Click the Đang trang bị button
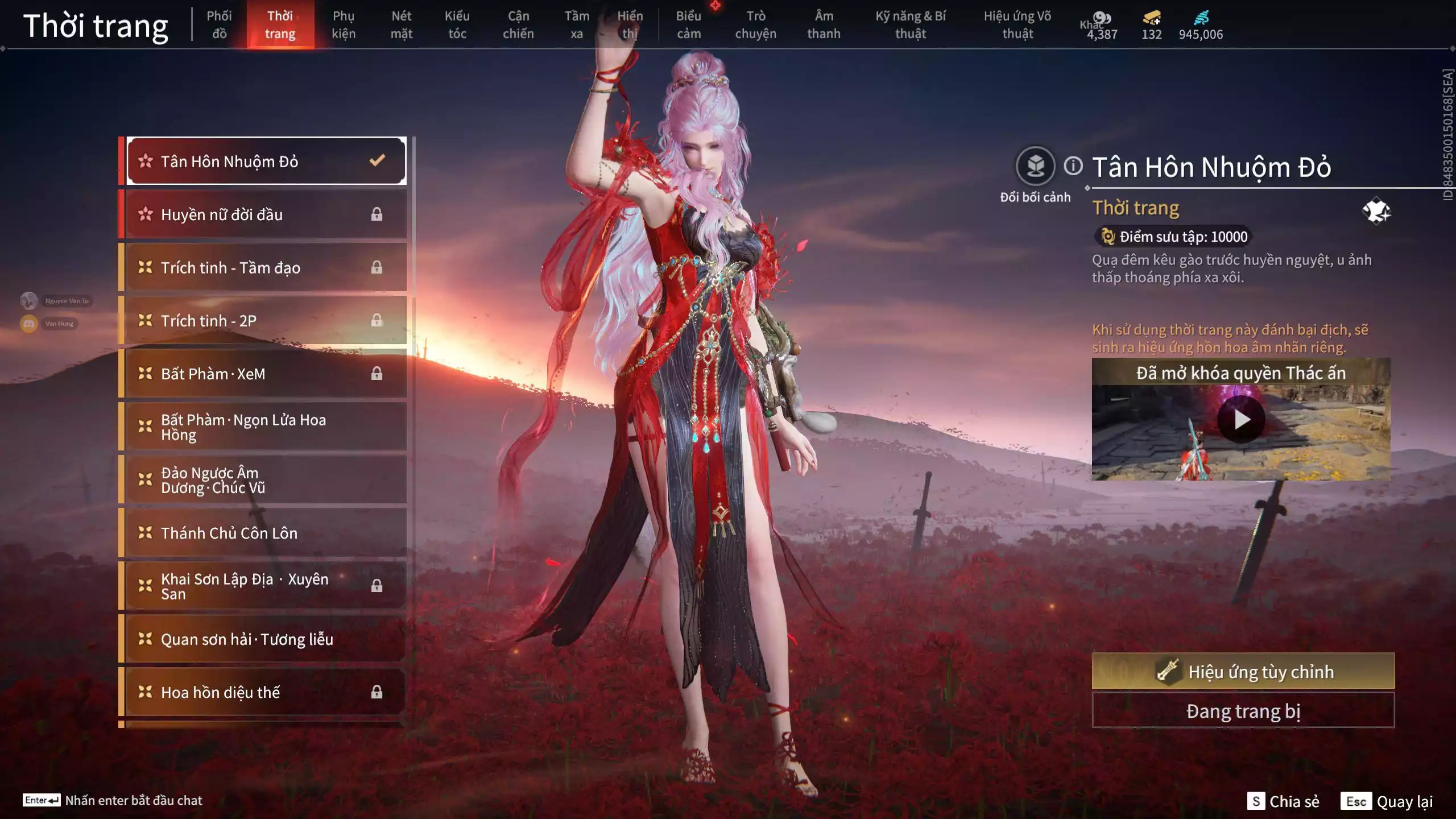Screen dimensions: 1456x819 tap(1243, 711)
